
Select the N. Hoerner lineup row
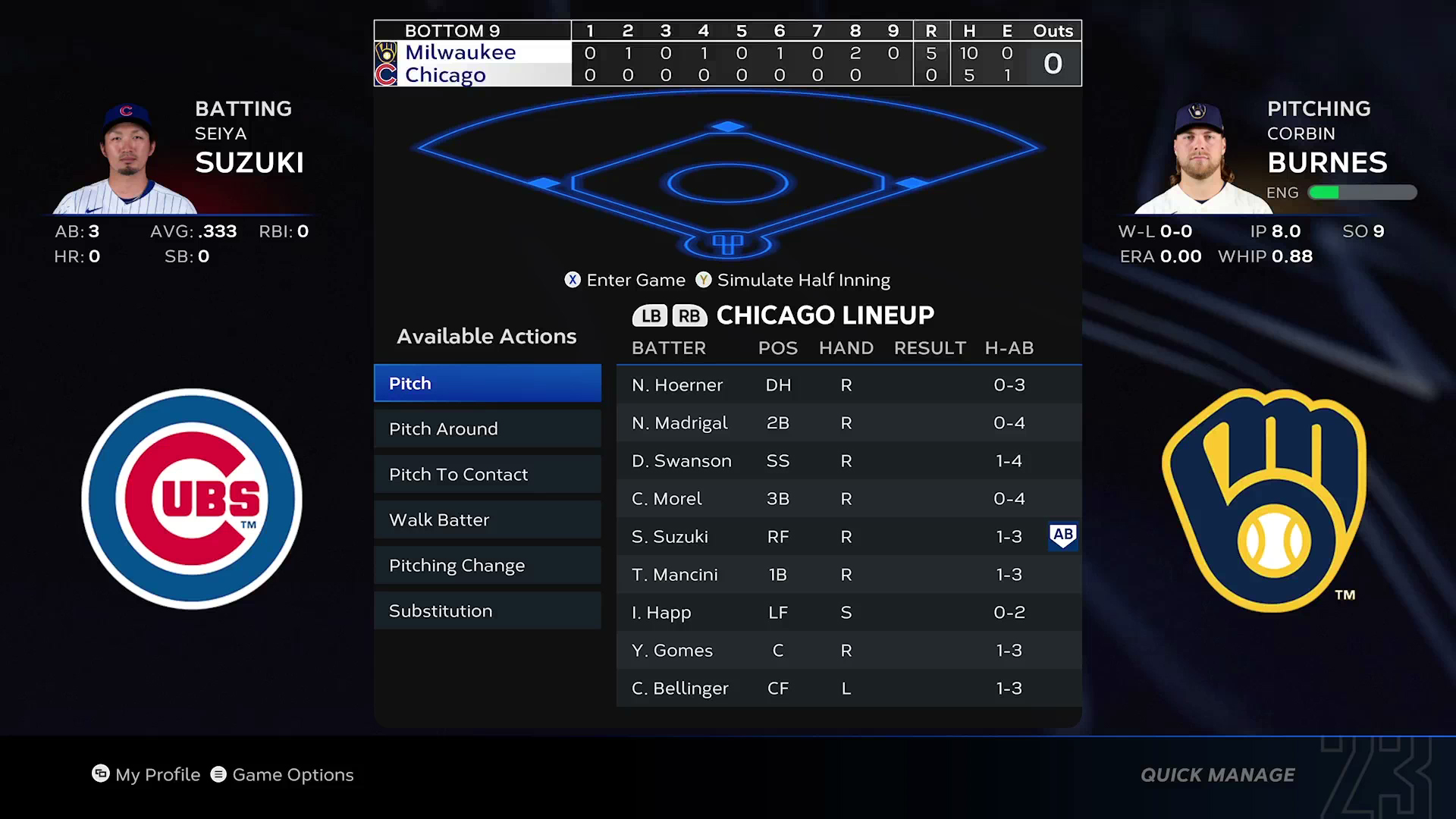click(848, 384)
